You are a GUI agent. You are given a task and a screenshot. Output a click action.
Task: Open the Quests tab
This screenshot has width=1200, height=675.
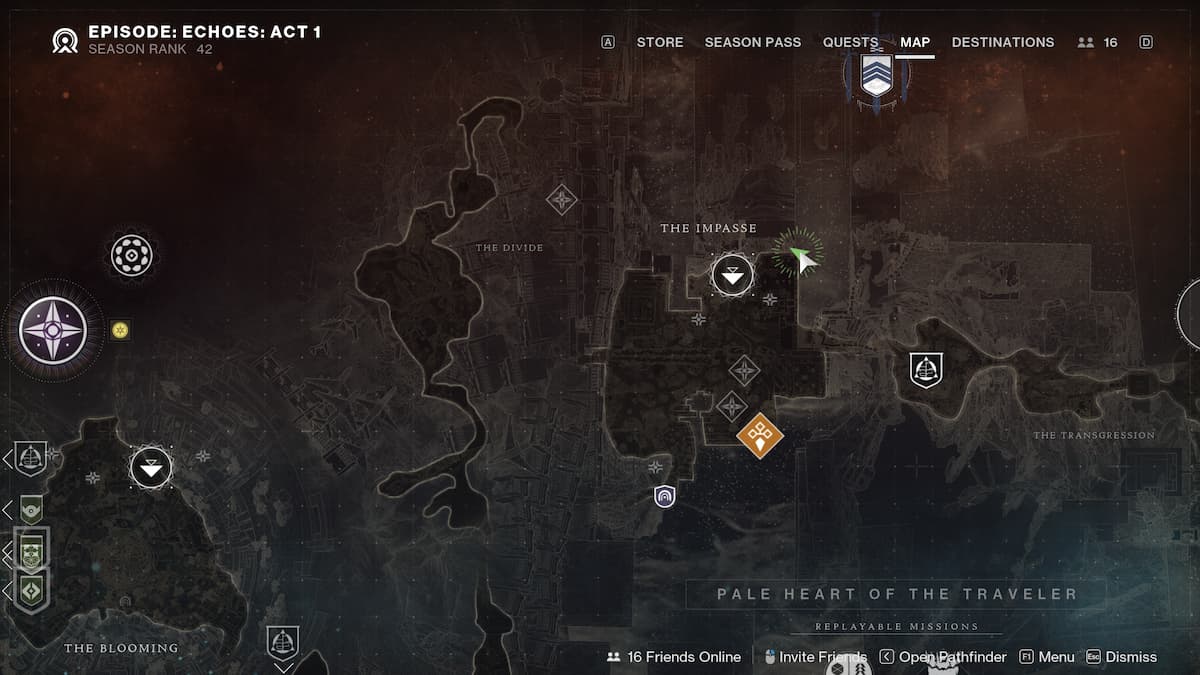click(x=850, y=42)
